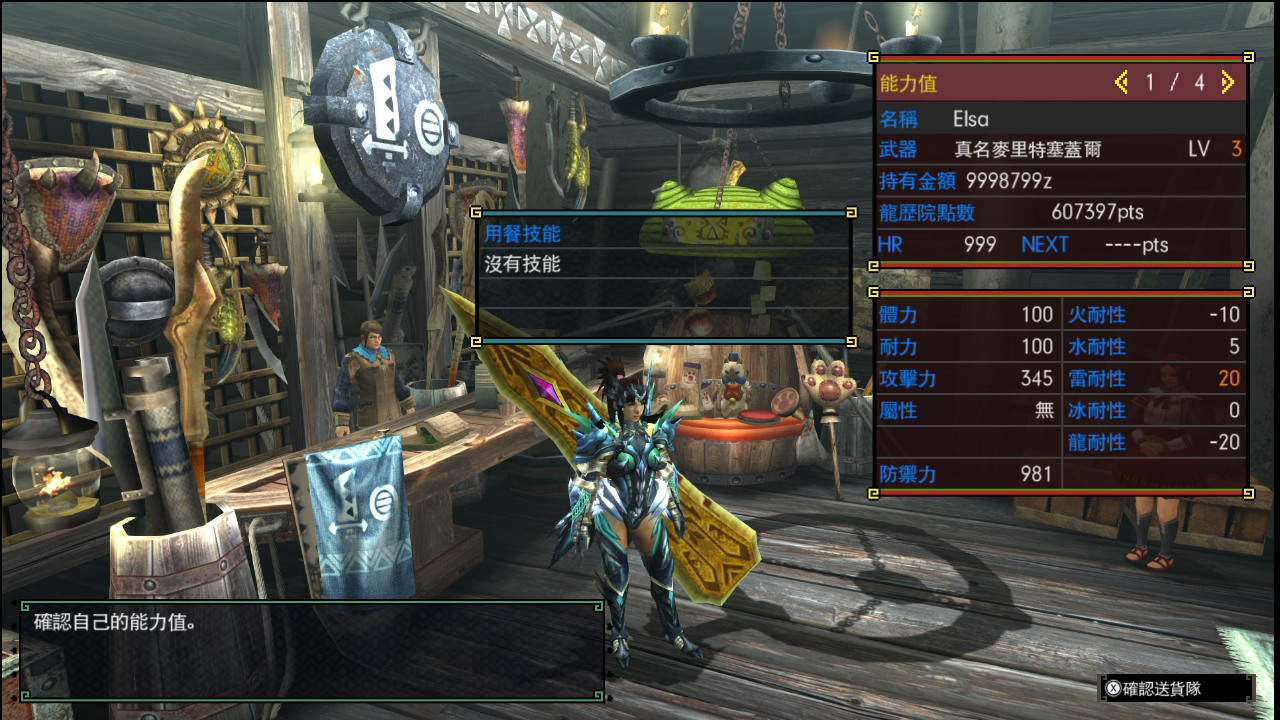Select the previous status page arrow
Viewport: 1280px width, 720px height.
pos(1121,83)
